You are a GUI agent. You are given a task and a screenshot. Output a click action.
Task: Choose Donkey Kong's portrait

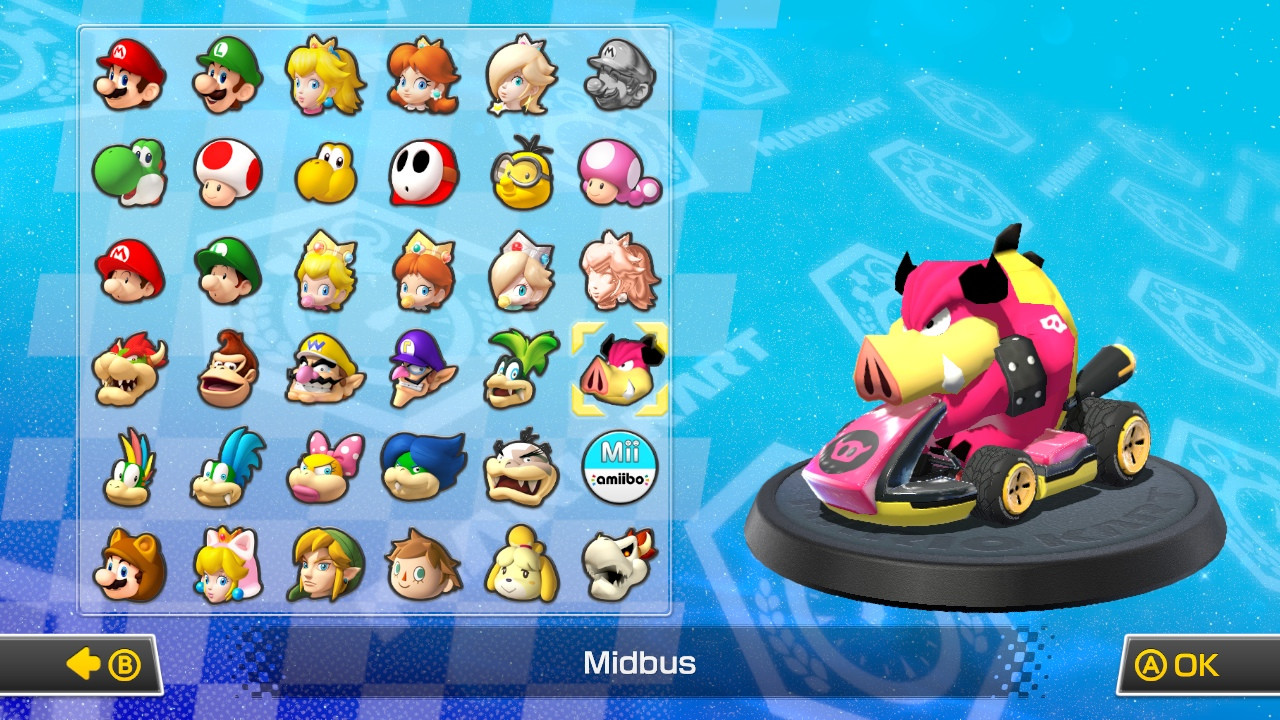pos(226,370)
